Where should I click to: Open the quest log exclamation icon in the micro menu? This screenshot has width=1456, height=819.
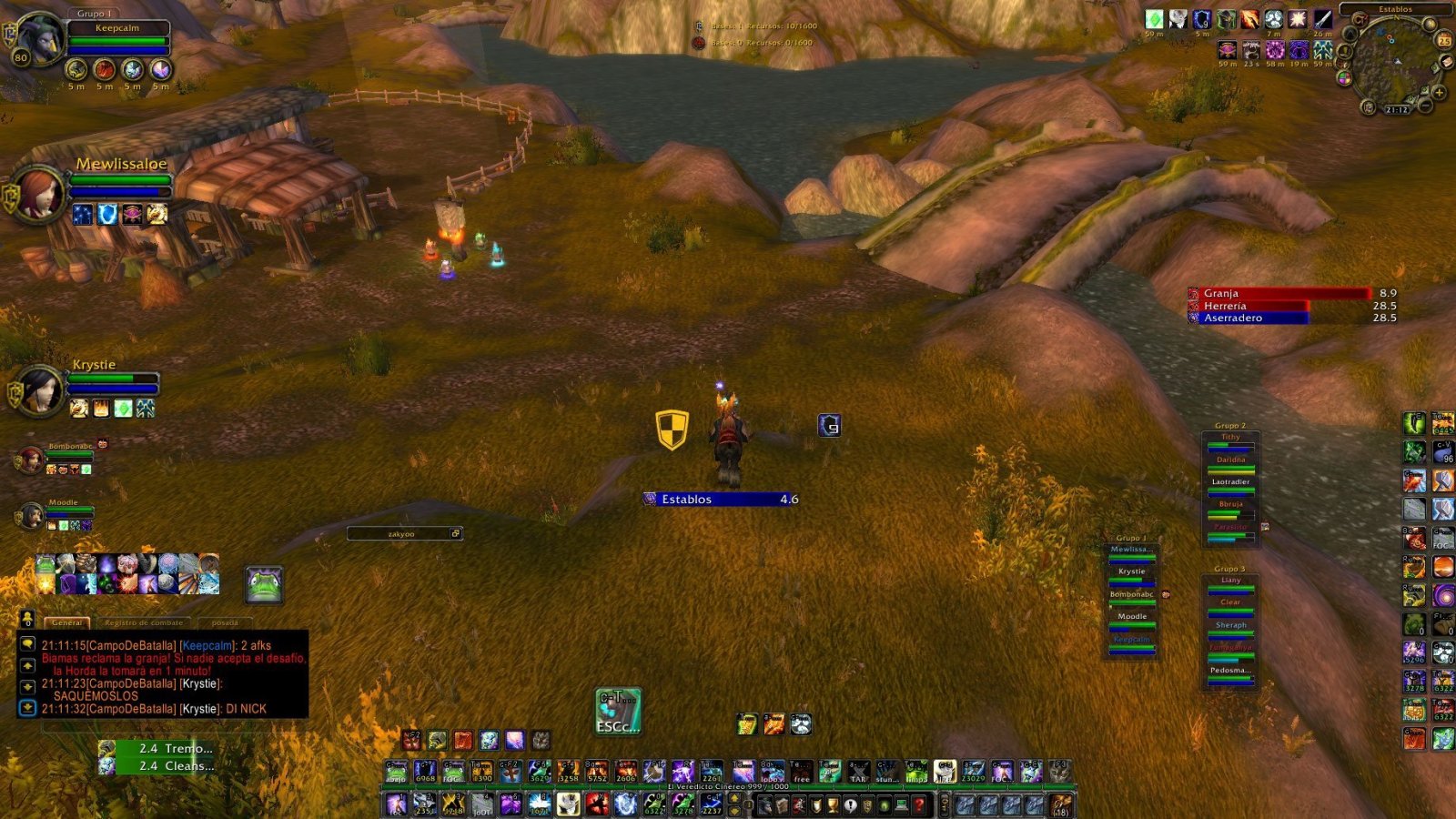(x=850, y=805)
